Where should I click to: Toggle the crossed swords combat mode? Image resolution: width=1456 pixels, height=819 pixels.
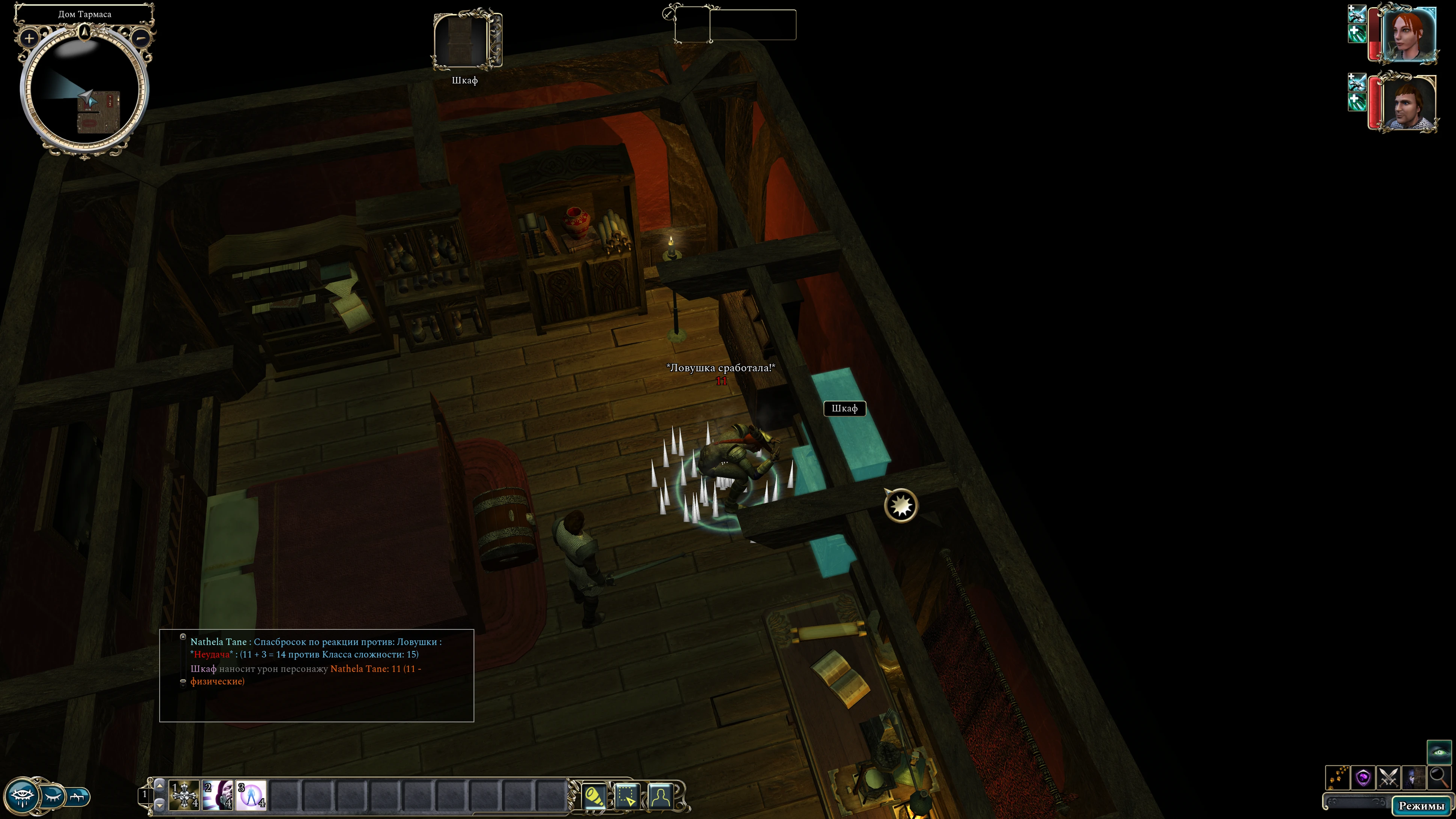pyautogui.click(x=1388, y=778)
